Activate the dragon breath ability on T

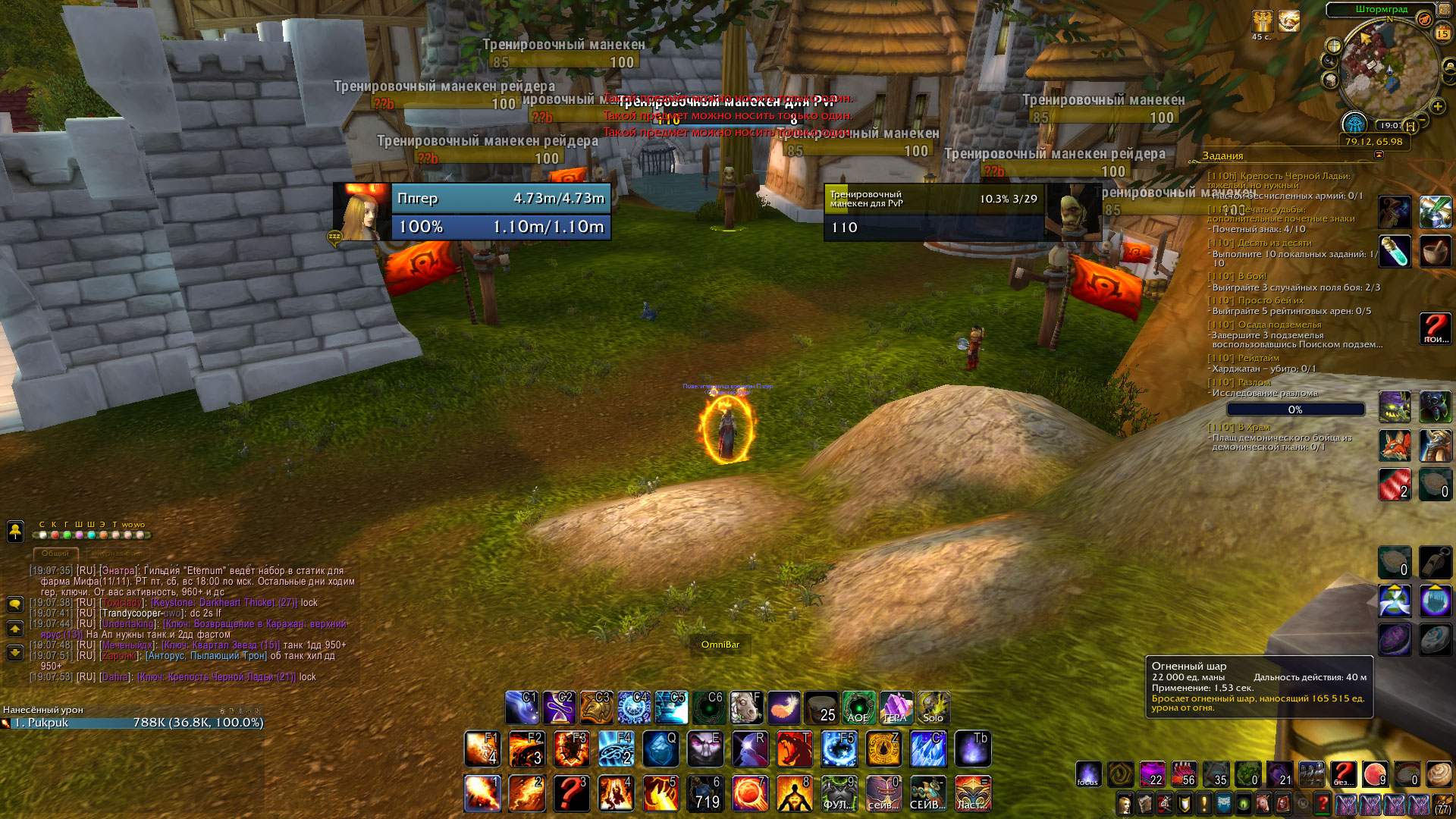tap(794, 748)
